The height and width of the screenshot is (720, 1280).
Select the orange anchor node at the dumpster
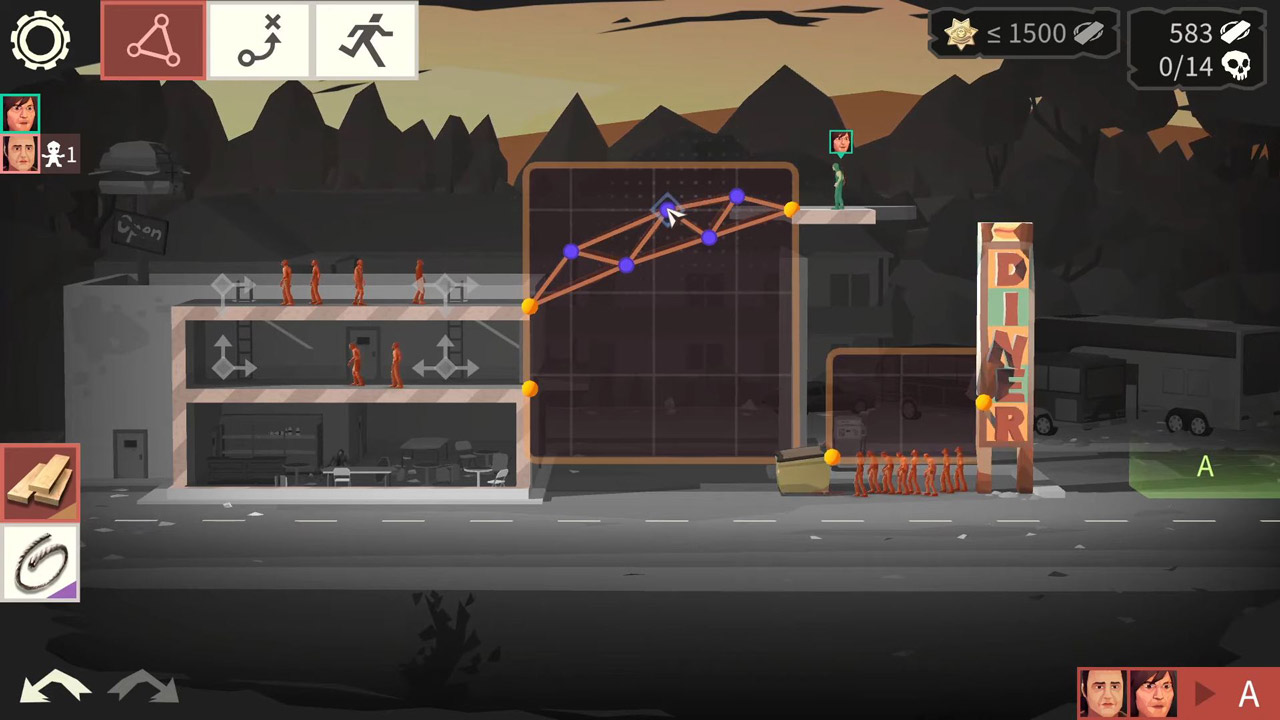click(832, 457)
